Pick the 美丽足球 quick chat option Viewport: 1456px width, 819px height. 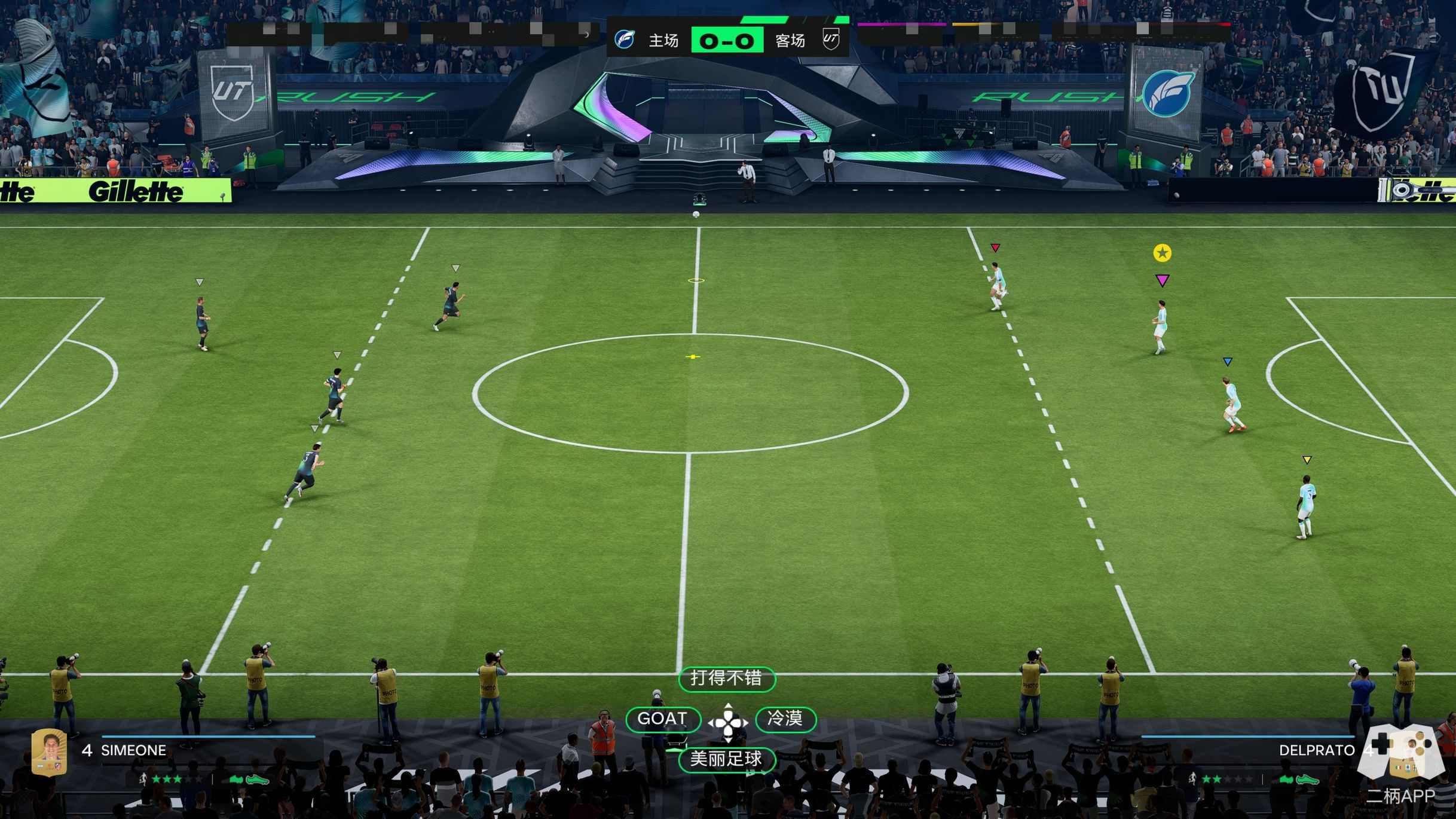click(x=726, y=759)
